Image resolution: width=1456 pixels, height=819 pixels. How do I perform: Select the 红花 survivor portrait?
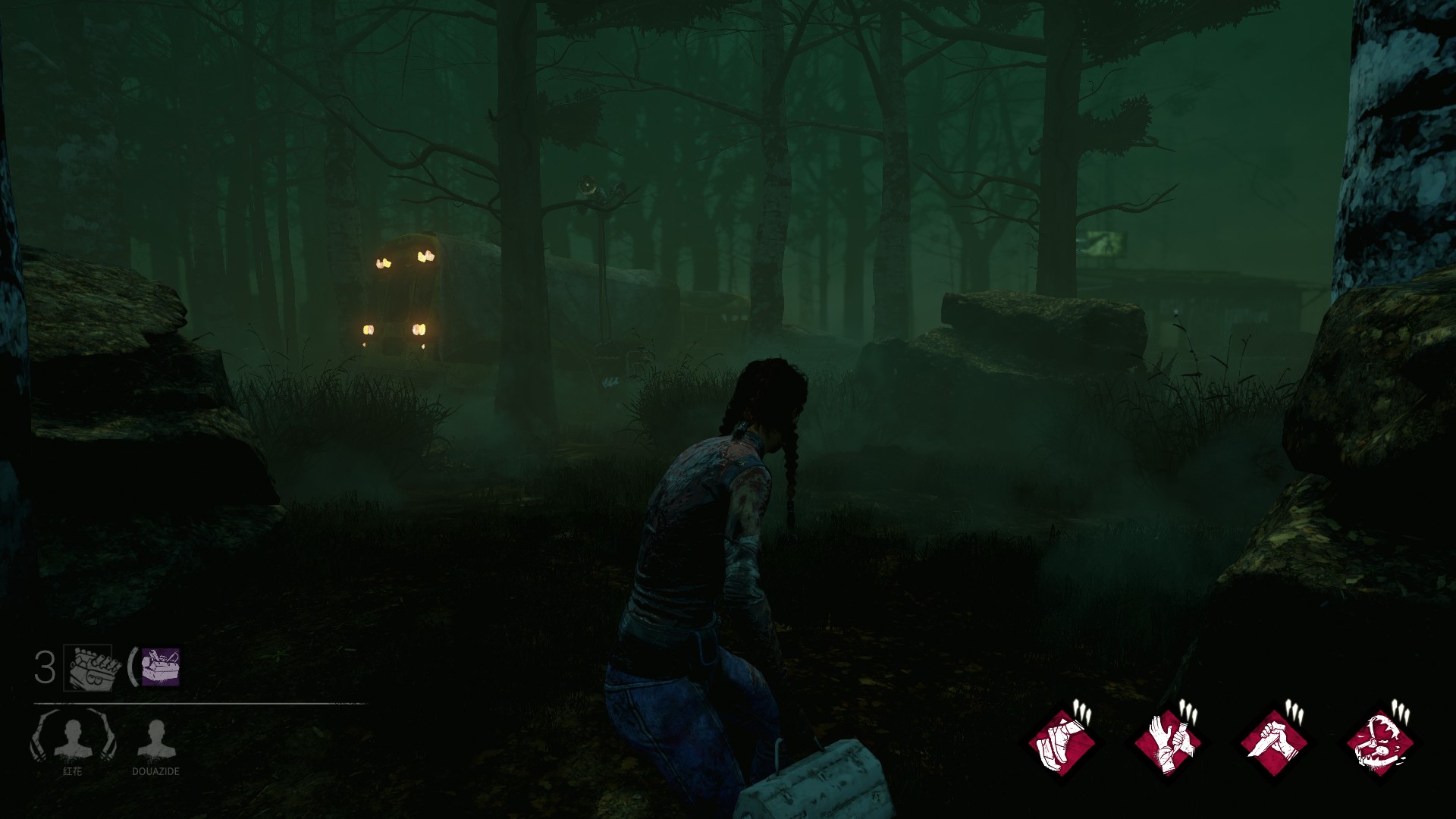[73, 740]
